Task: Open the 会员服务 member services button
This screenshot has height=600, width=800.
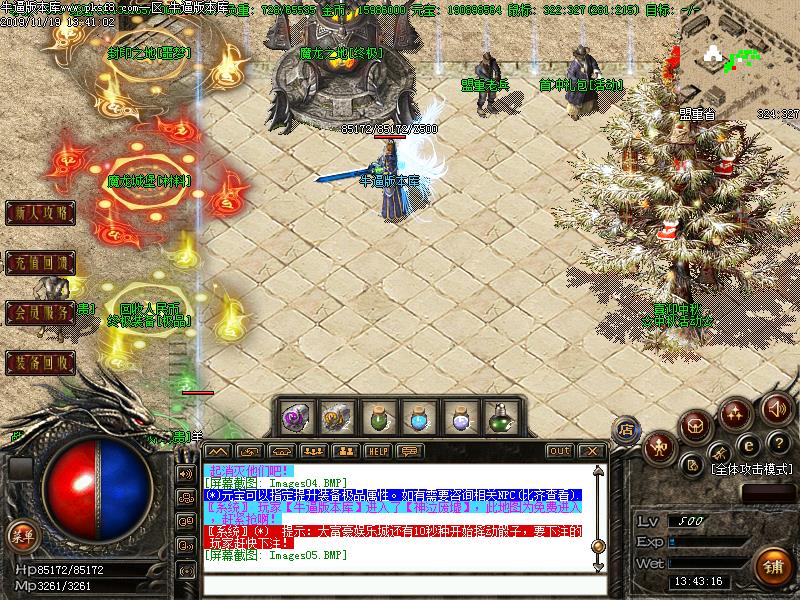Action: [41, 313]
